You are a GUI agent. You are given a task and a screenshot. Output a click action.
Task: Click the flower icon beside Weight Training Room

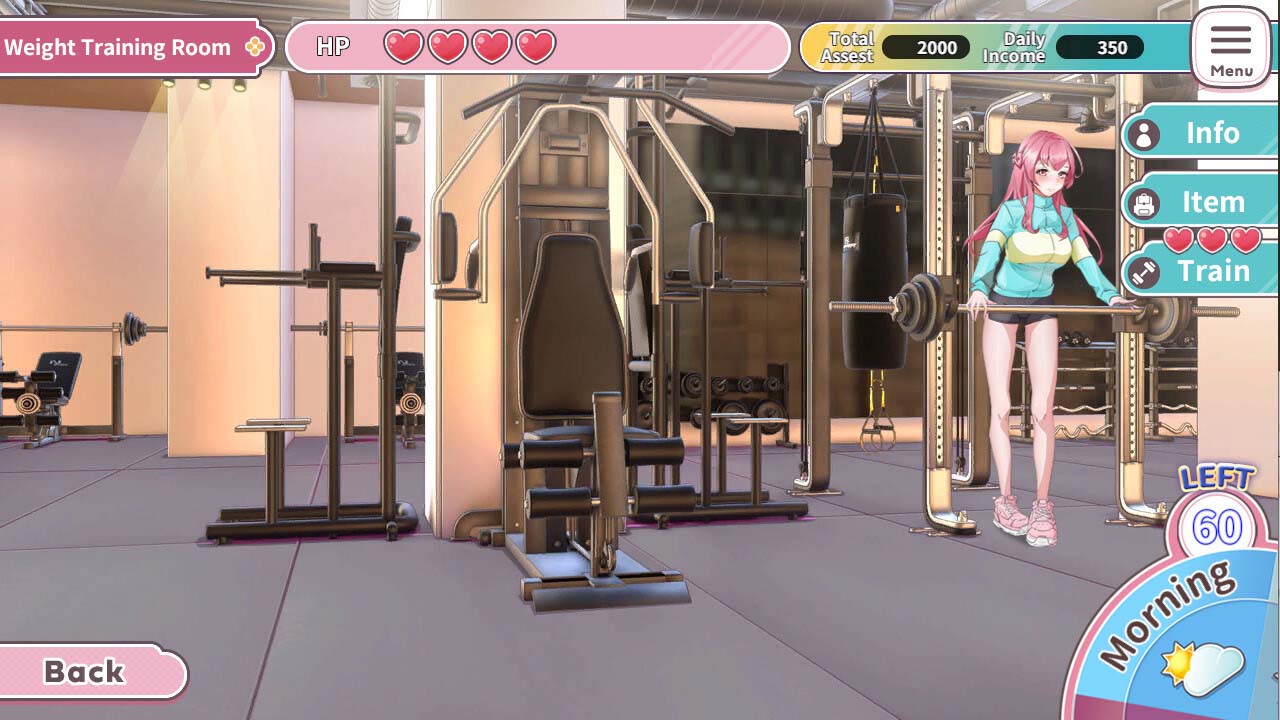(254, 46)
